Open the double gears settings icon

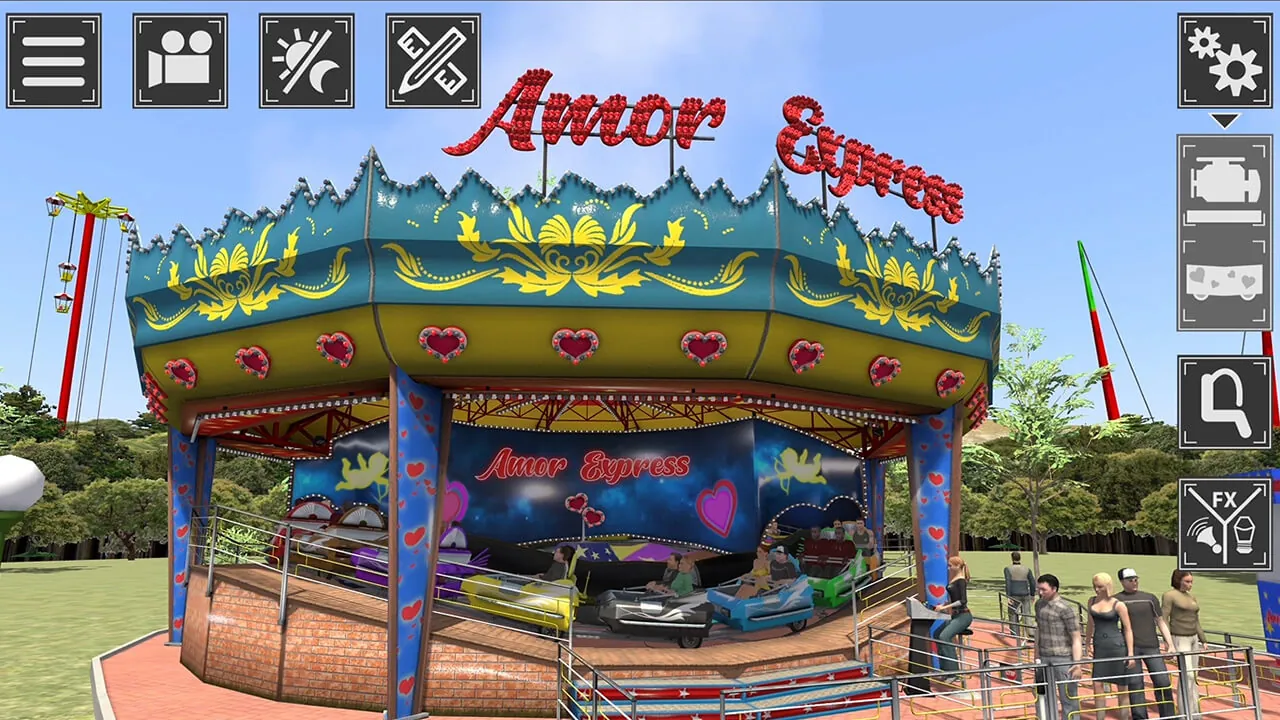point(1224,60)
